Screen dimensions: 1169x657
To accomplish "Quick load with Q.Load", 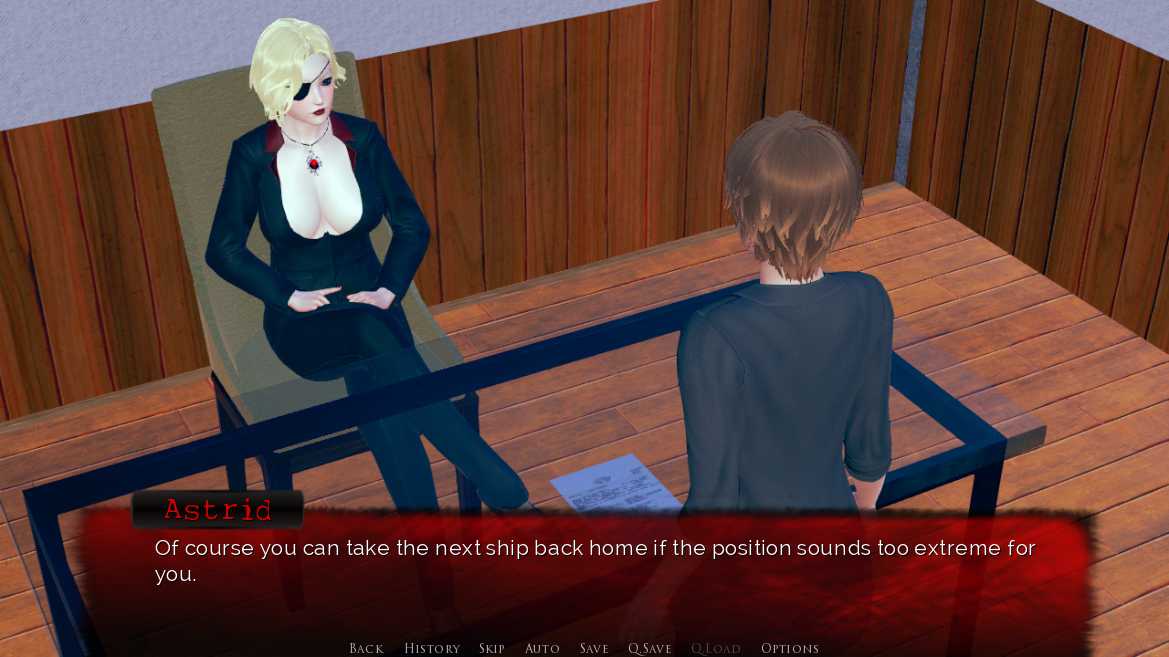I will 716,648.
